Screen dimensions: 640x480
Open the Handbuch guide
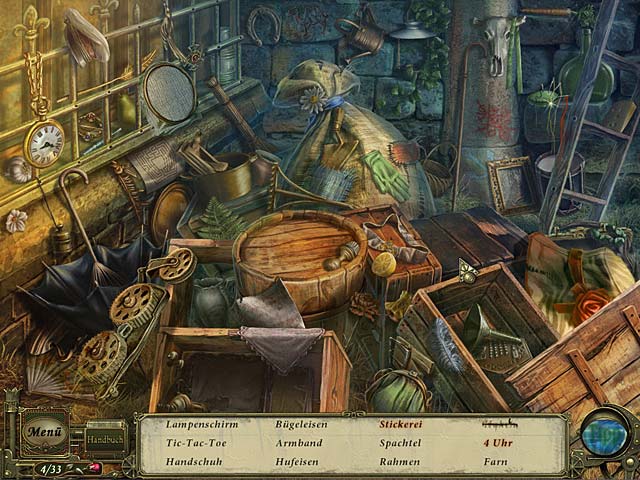[x=103, y=438]
